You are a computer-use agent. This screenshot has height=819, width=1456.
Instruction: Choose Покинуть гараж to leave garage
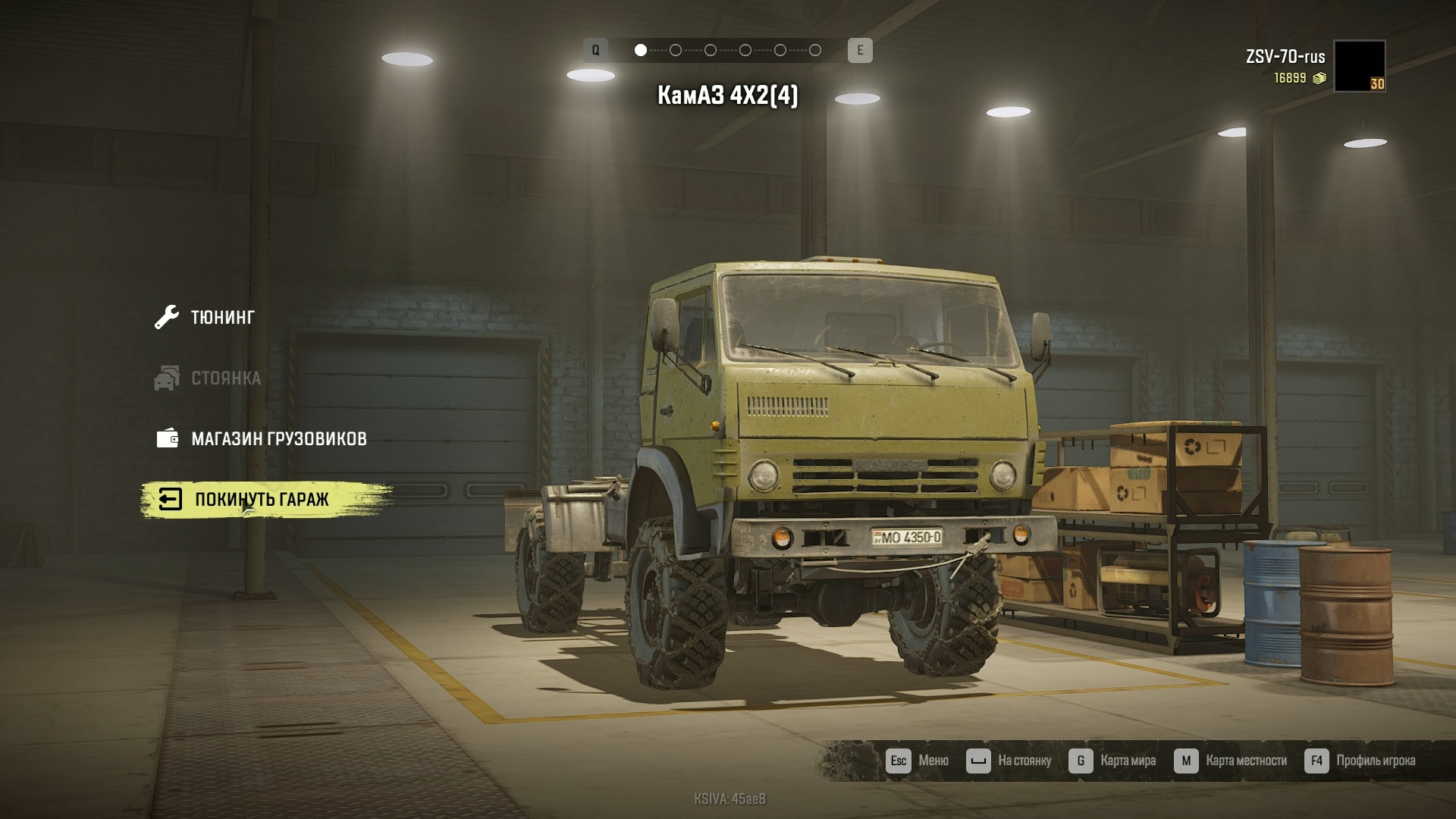point(261,500)
